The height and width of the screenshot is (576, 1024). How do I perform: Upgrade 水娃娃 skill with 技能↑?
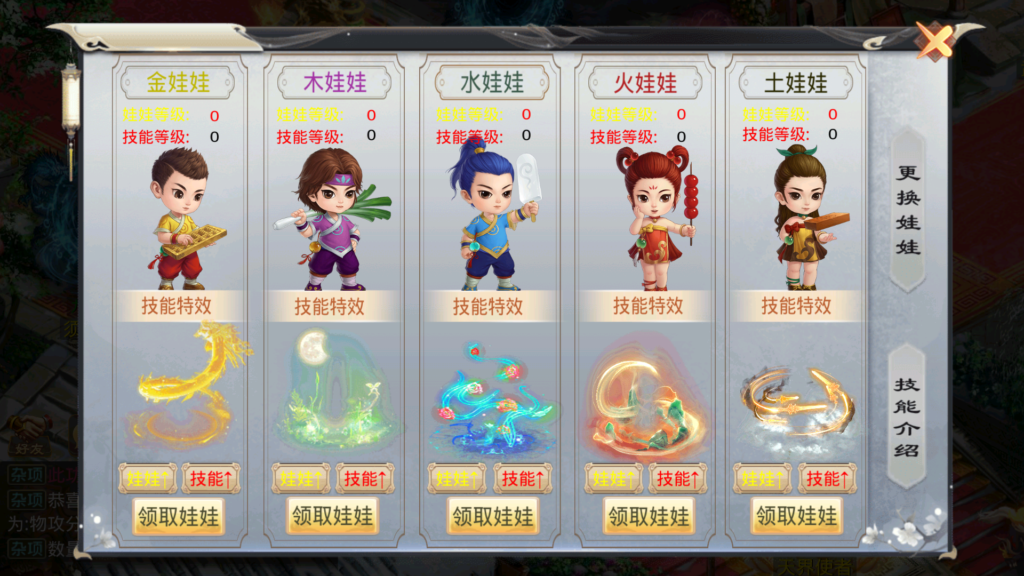click(522, 479)
